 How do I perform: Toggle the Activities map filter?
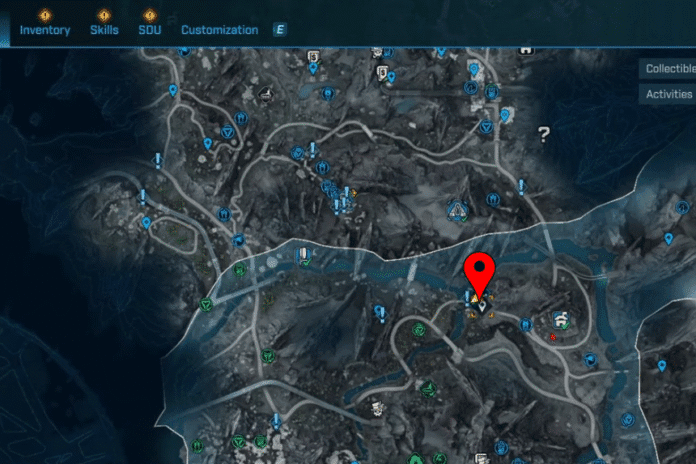point(669,94)
